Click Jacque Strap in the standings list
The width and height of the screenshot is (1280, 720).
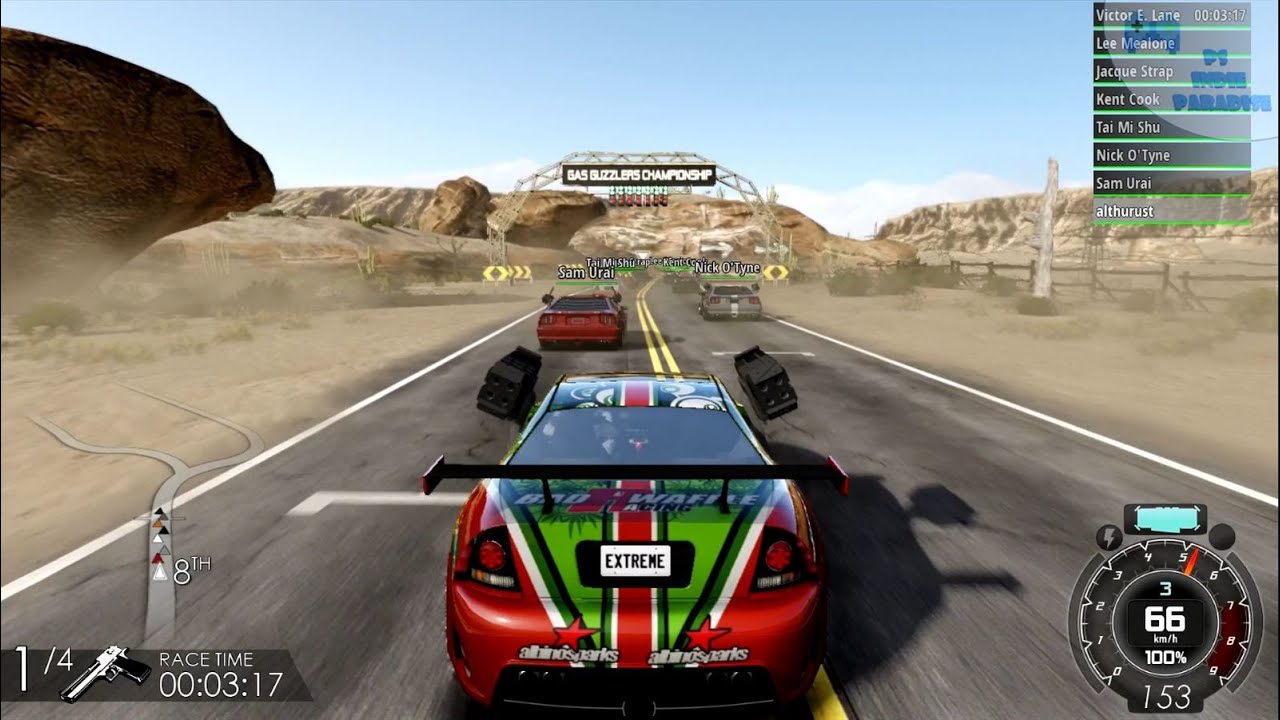pyautogui.click(x=1170, y=72)
